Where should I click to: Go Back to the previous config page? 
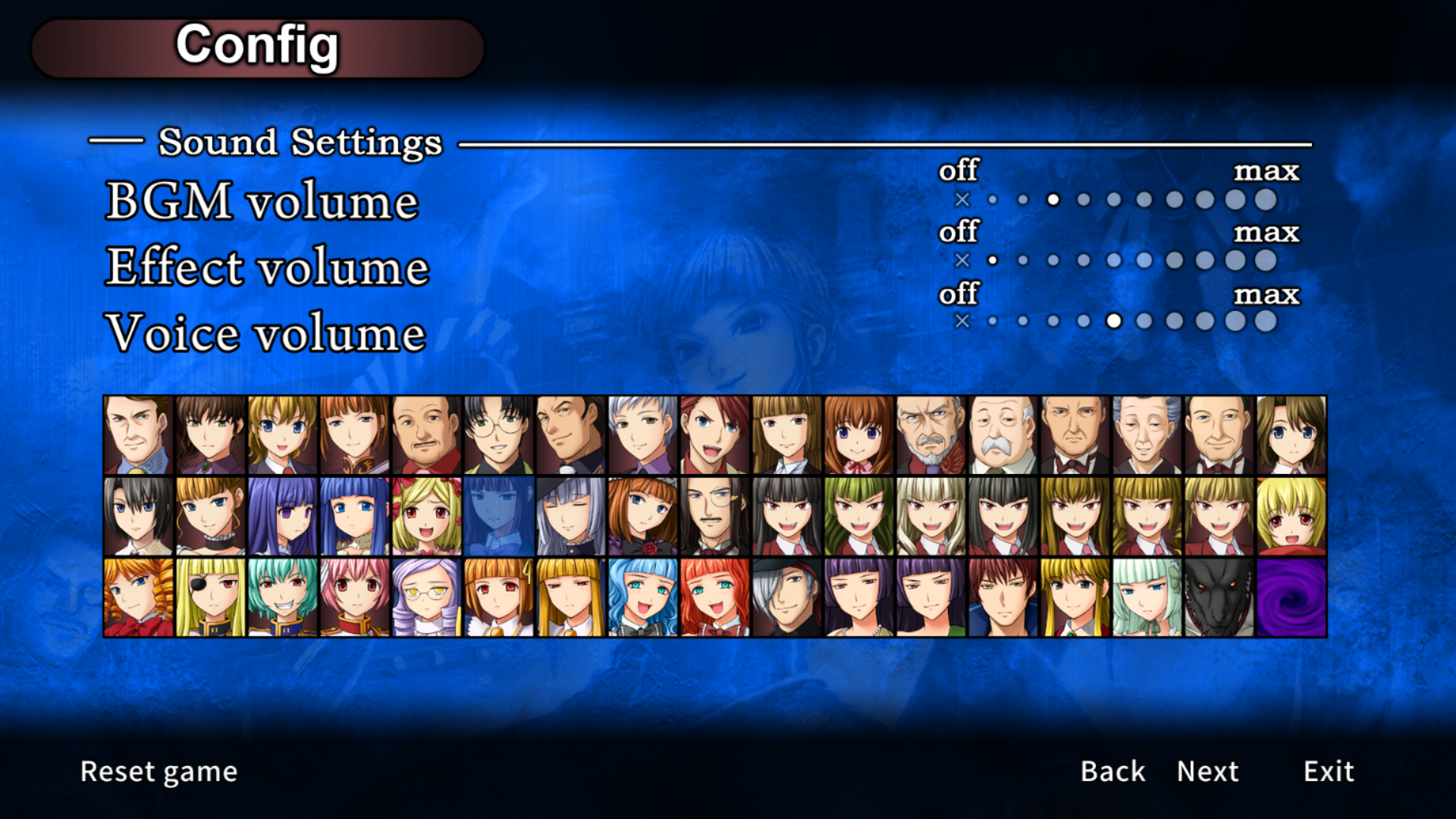click(1112, 771)
